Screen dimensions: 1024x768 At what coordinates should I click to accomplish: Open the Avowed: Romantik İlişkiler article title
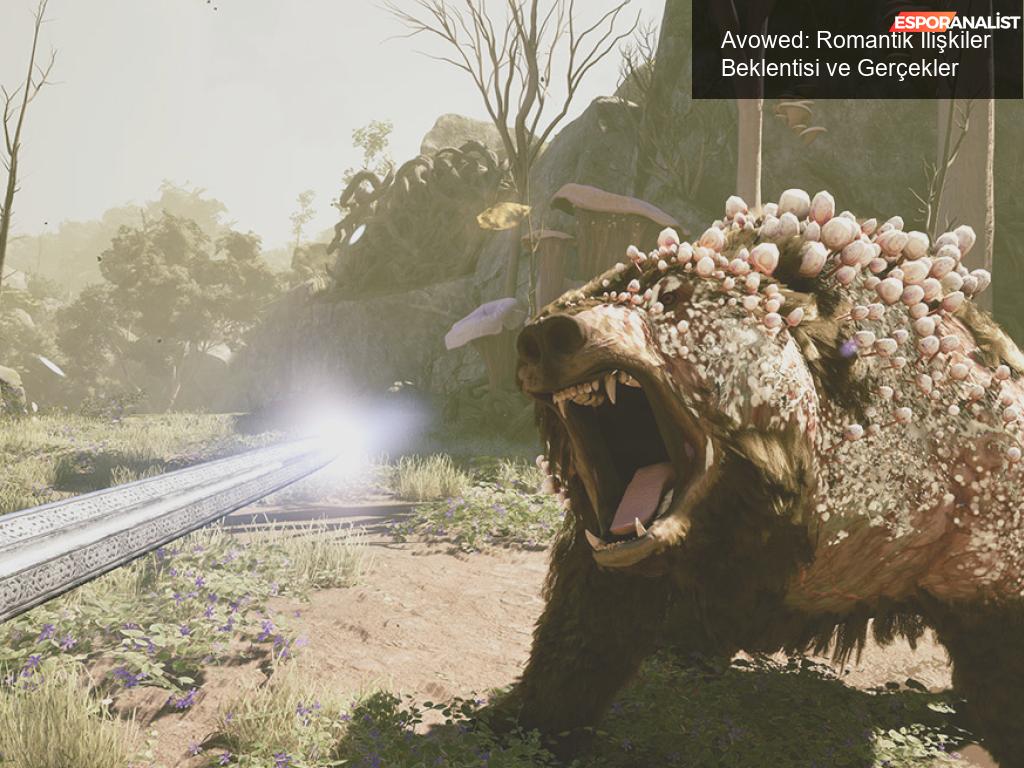(x=855, y=54)
